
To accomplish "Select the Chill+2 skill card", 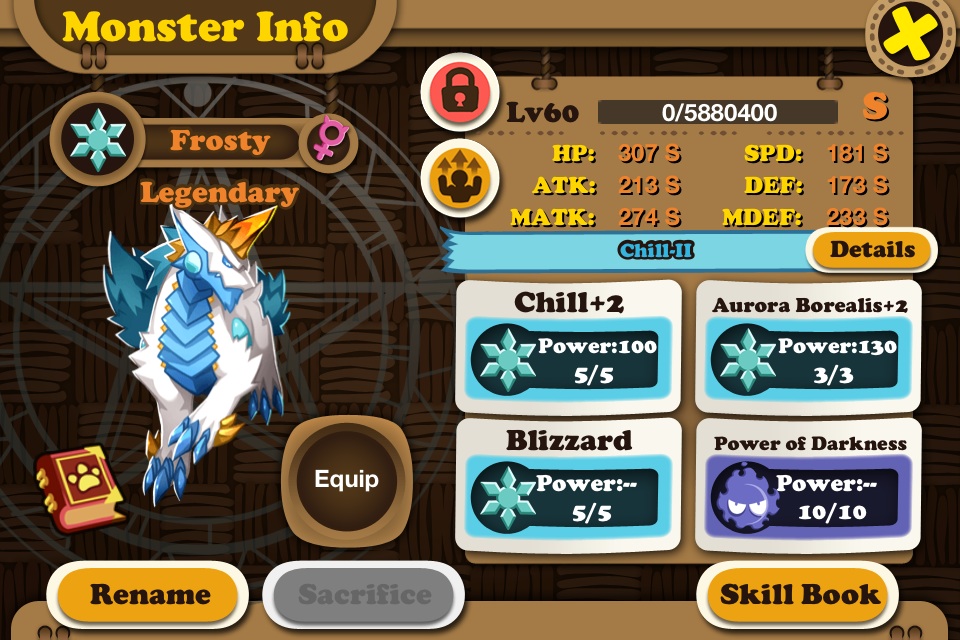I will click(569, 345).
